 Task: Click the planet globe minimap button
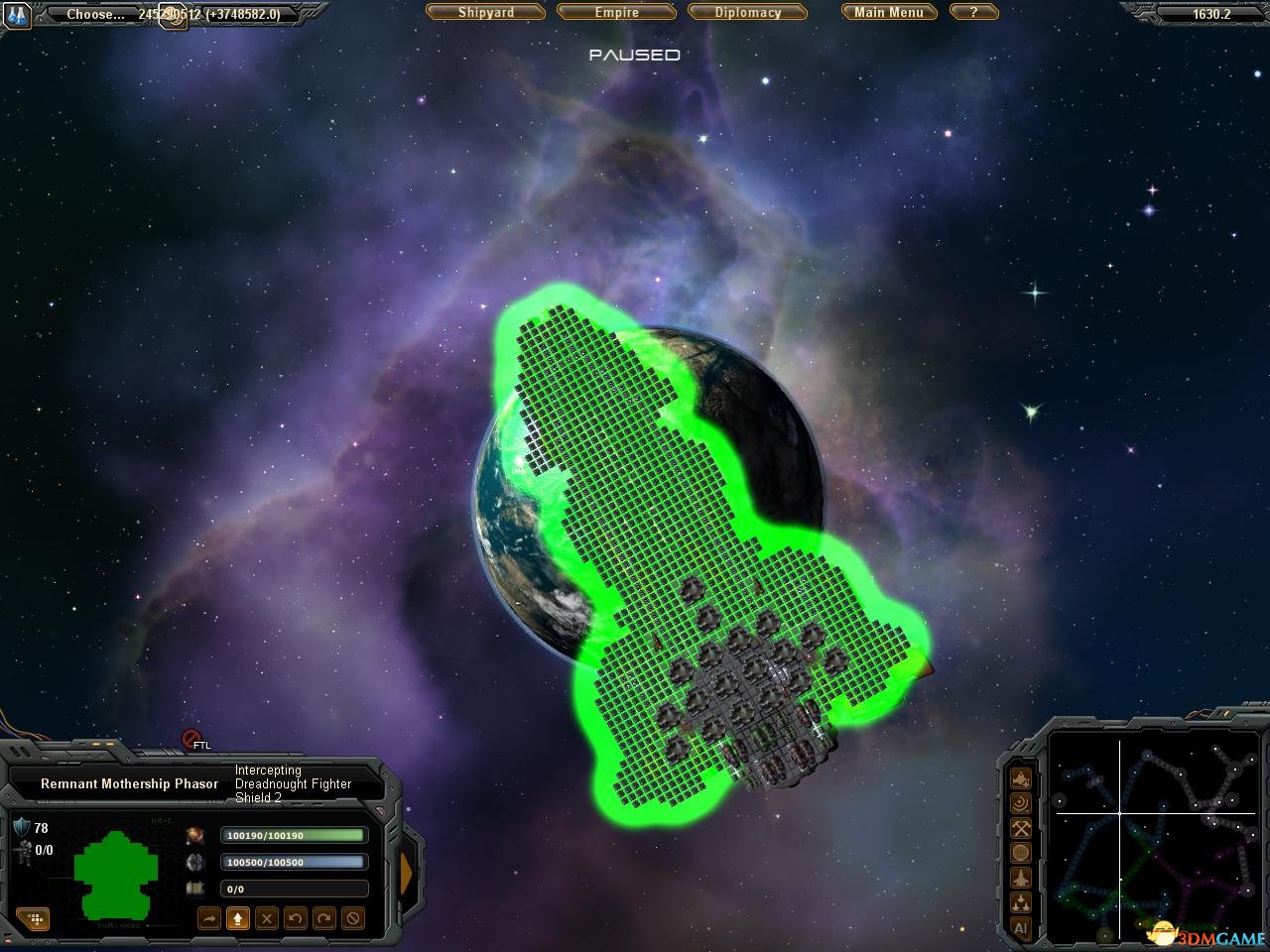(x=1020, y=853)
